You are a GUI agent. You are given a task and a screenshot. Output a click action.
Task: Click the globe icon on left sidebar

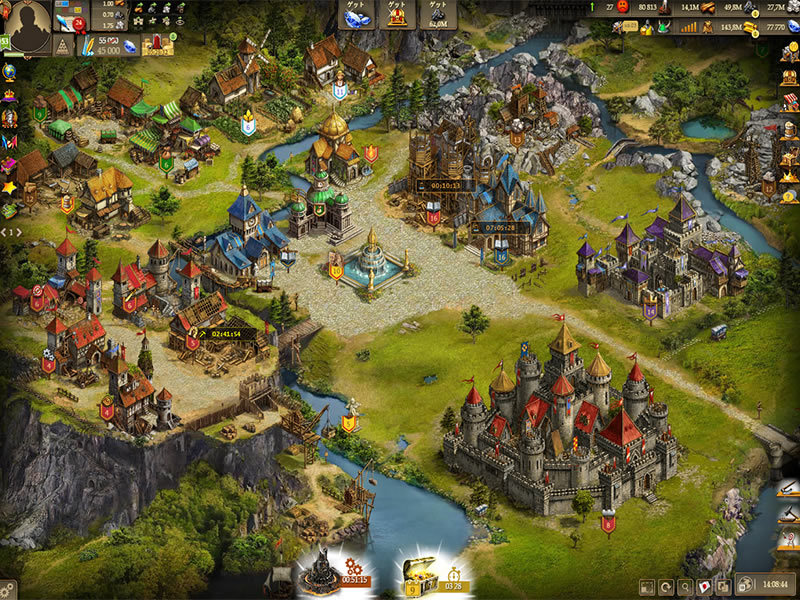[9, 72]
